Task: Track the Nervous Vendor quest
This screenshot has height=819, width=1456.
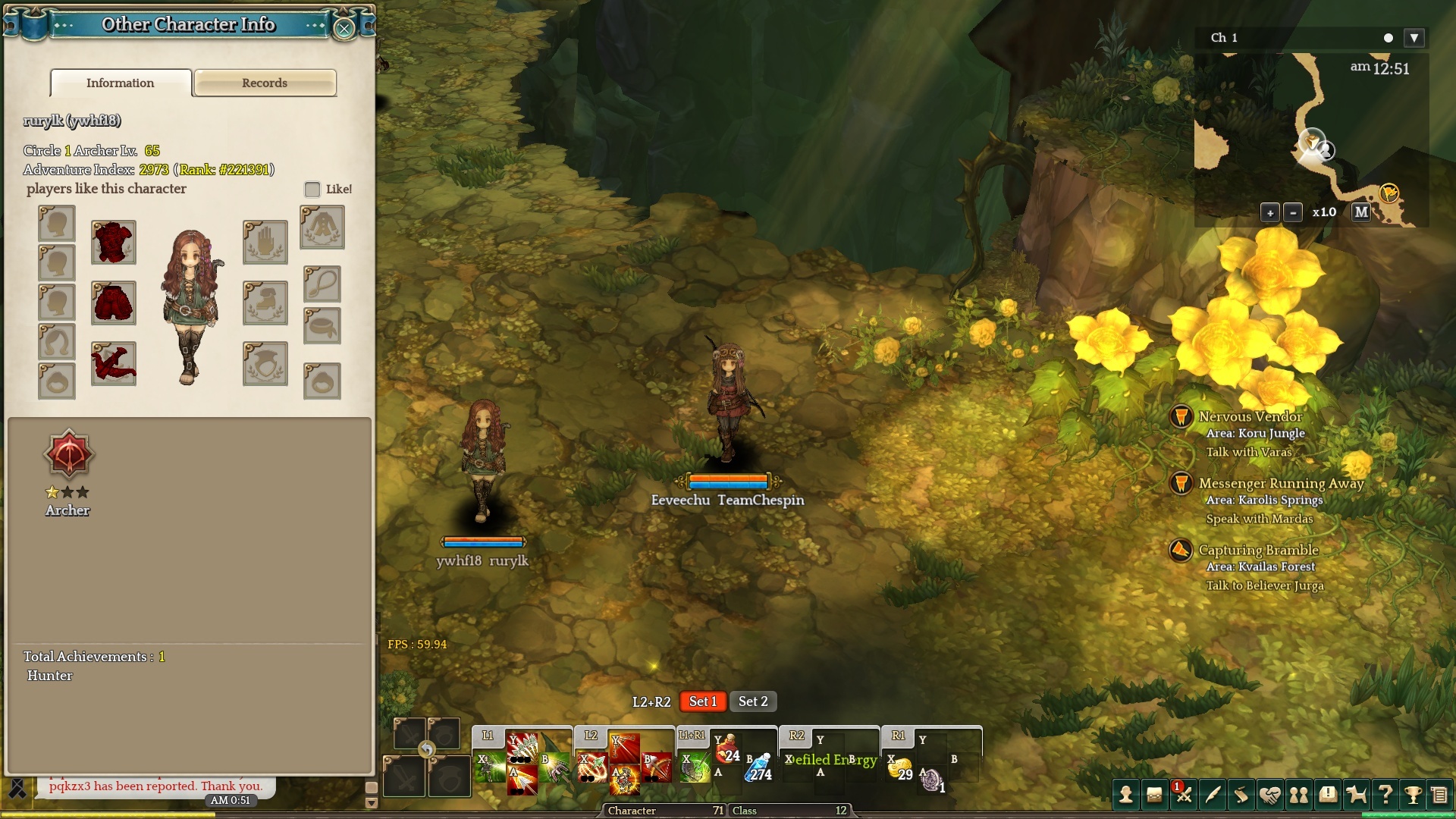Action: [1250, 416]
